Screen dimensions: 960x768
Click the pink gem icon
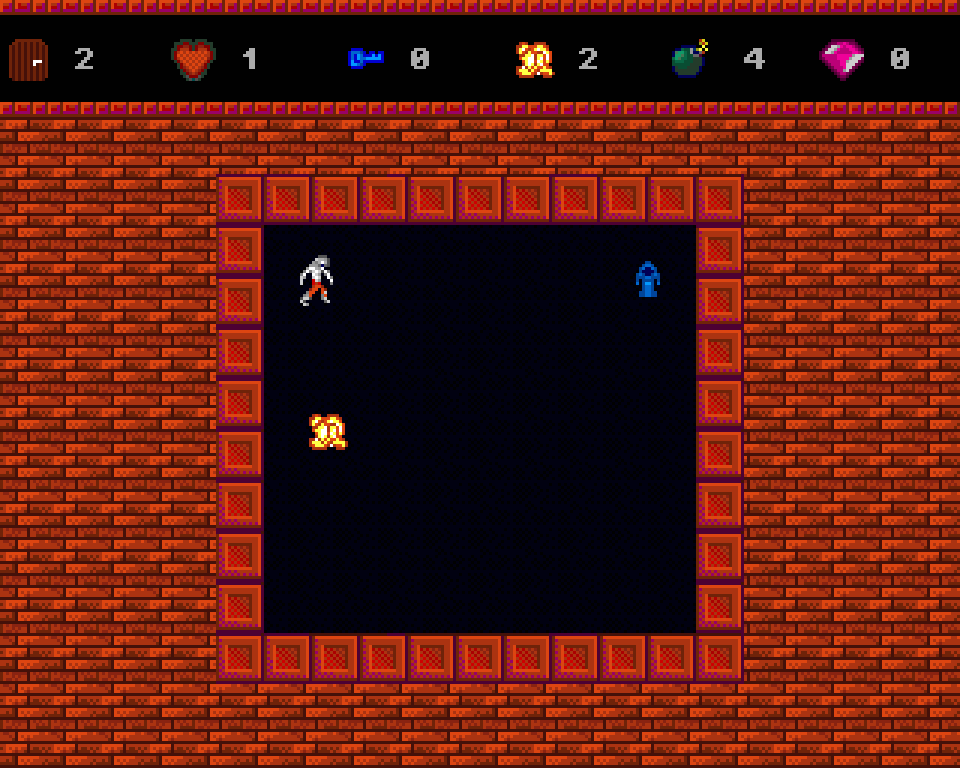point(842,59)
